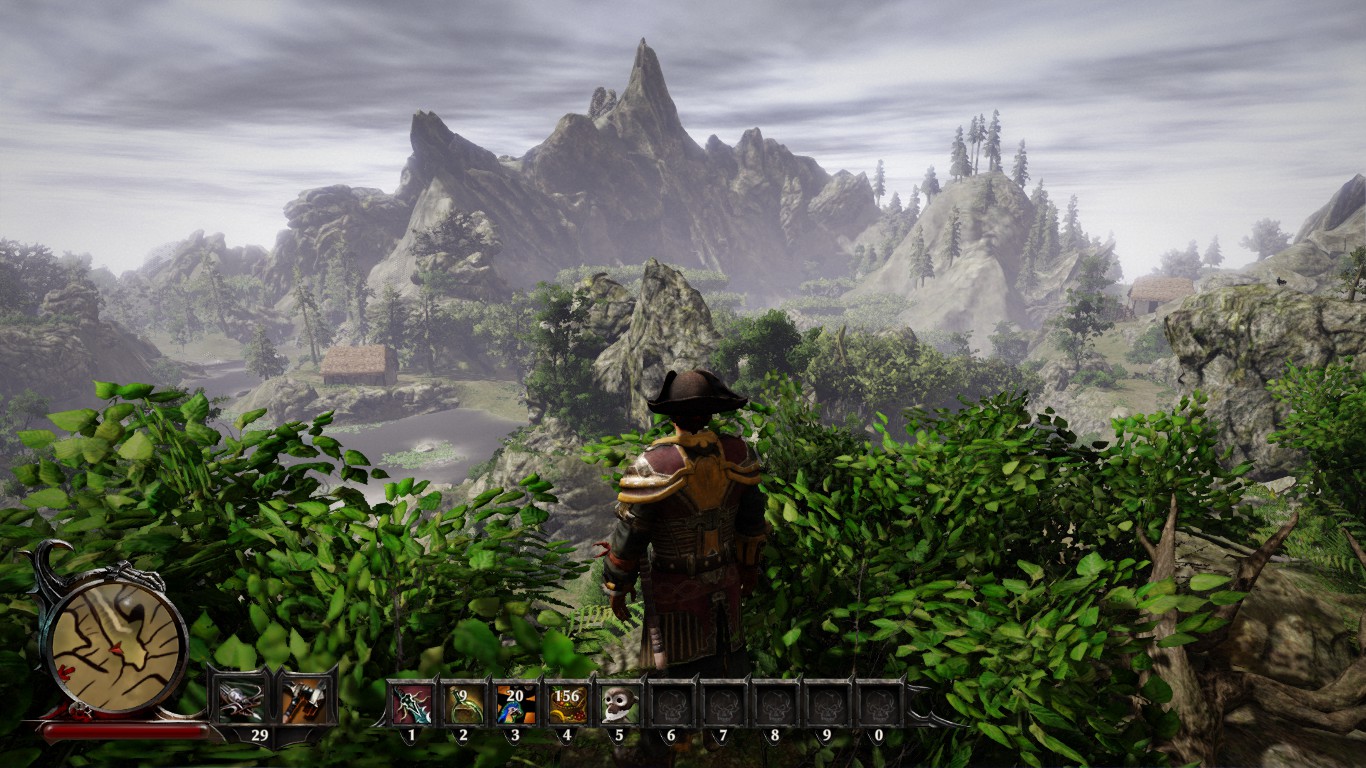Activate the monkey in hotbar slot 5
The height and width of the screenshot is (768, 1366).
pos(620,704)
